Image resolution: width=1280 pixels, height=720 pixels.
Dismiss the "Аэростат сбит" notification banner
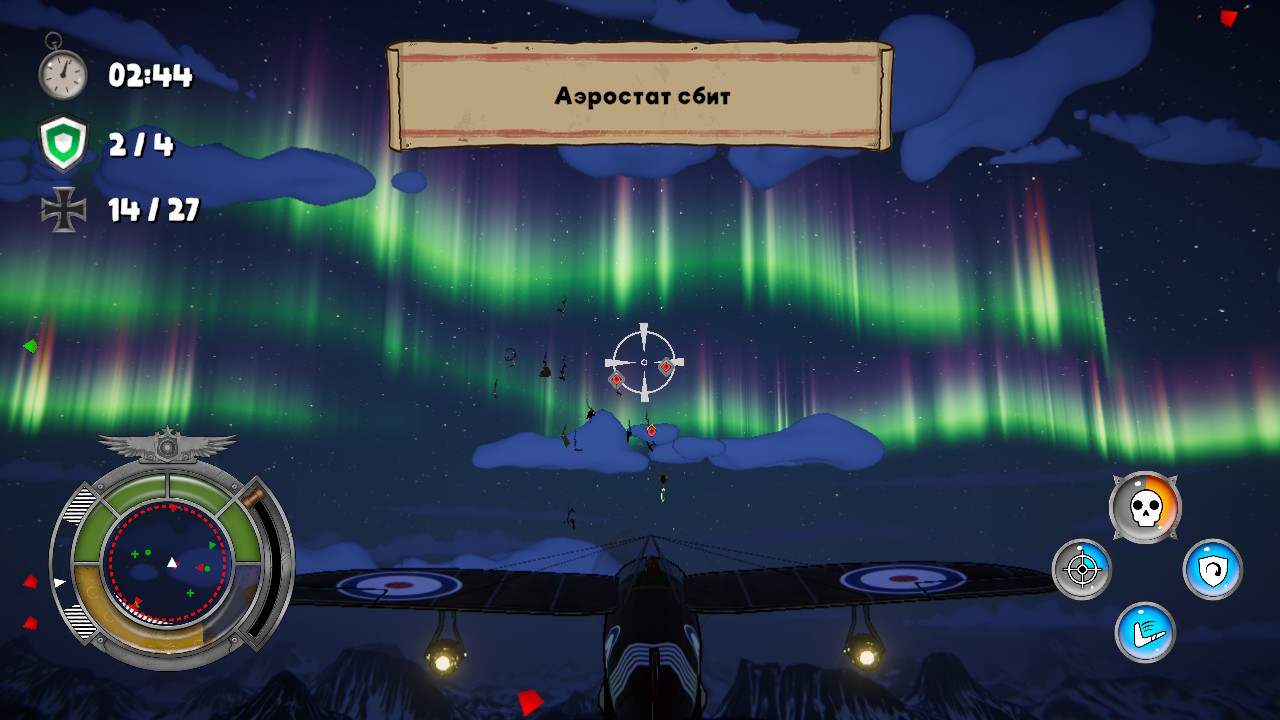point(640,96)
